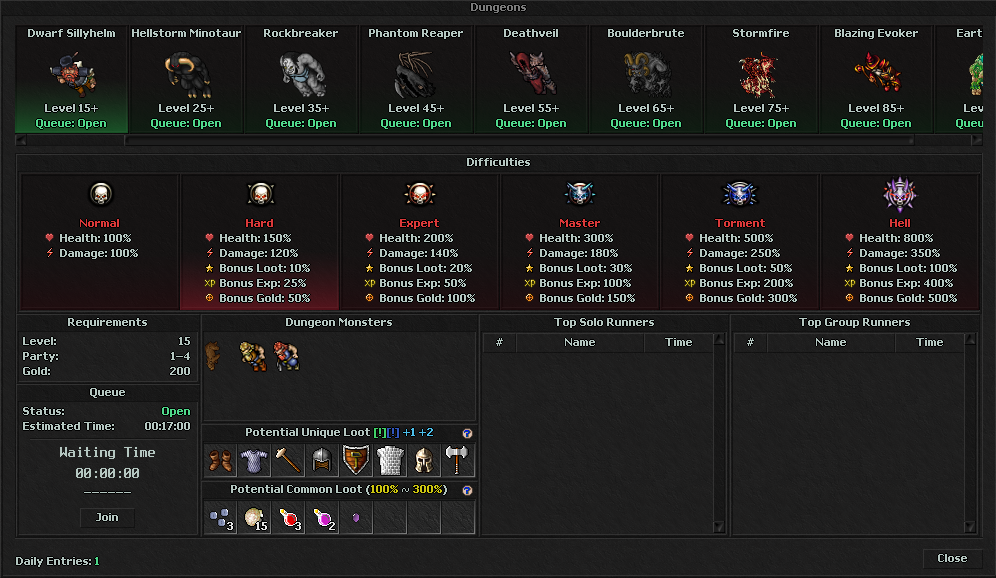Pick the Blazing Evoker dungeon
Screen dimensions: 996x578
click(876, 79)
